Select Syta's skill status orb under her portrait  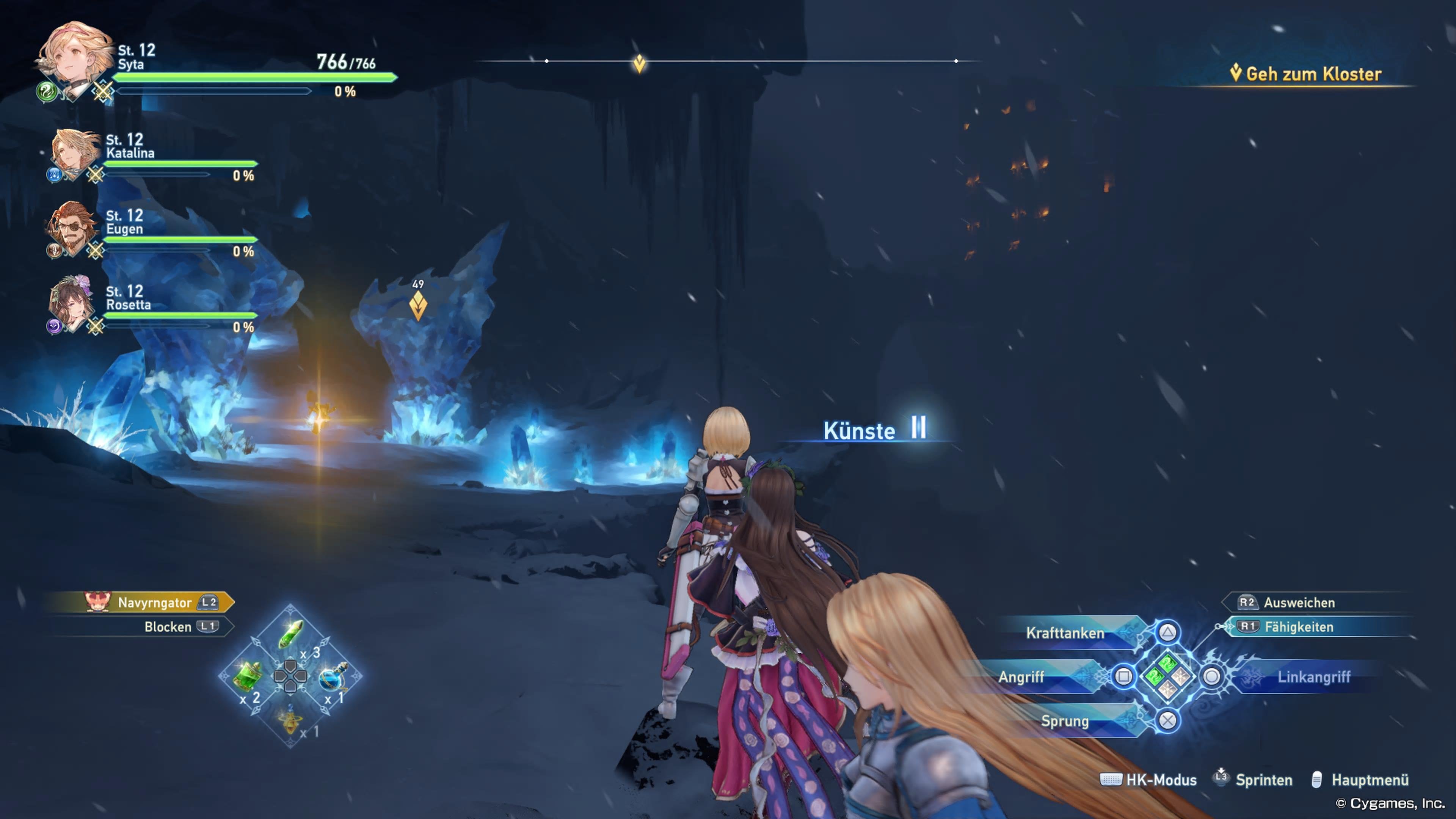[x=46, y=95]
